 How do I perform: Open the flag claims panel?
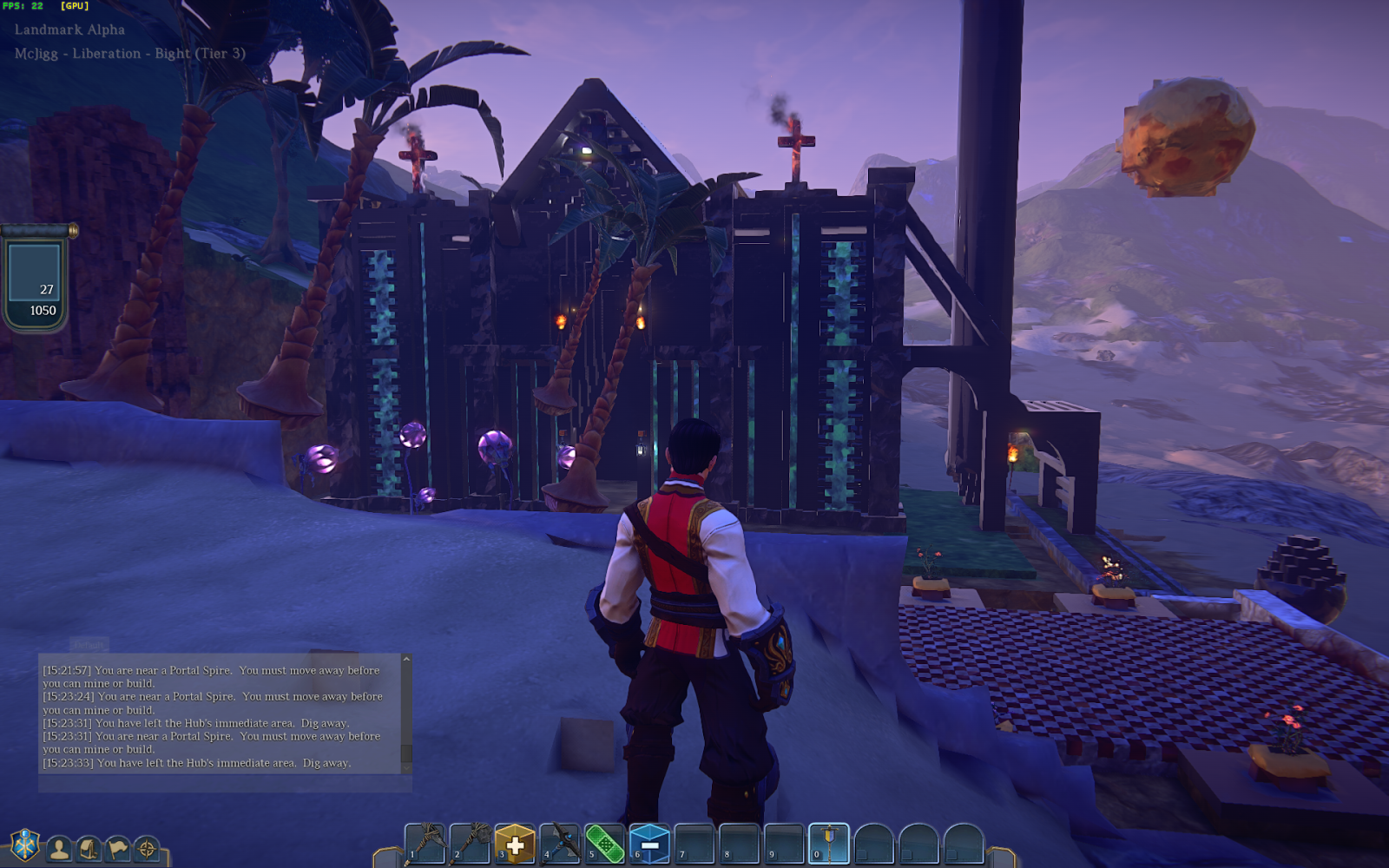point(118,848)
